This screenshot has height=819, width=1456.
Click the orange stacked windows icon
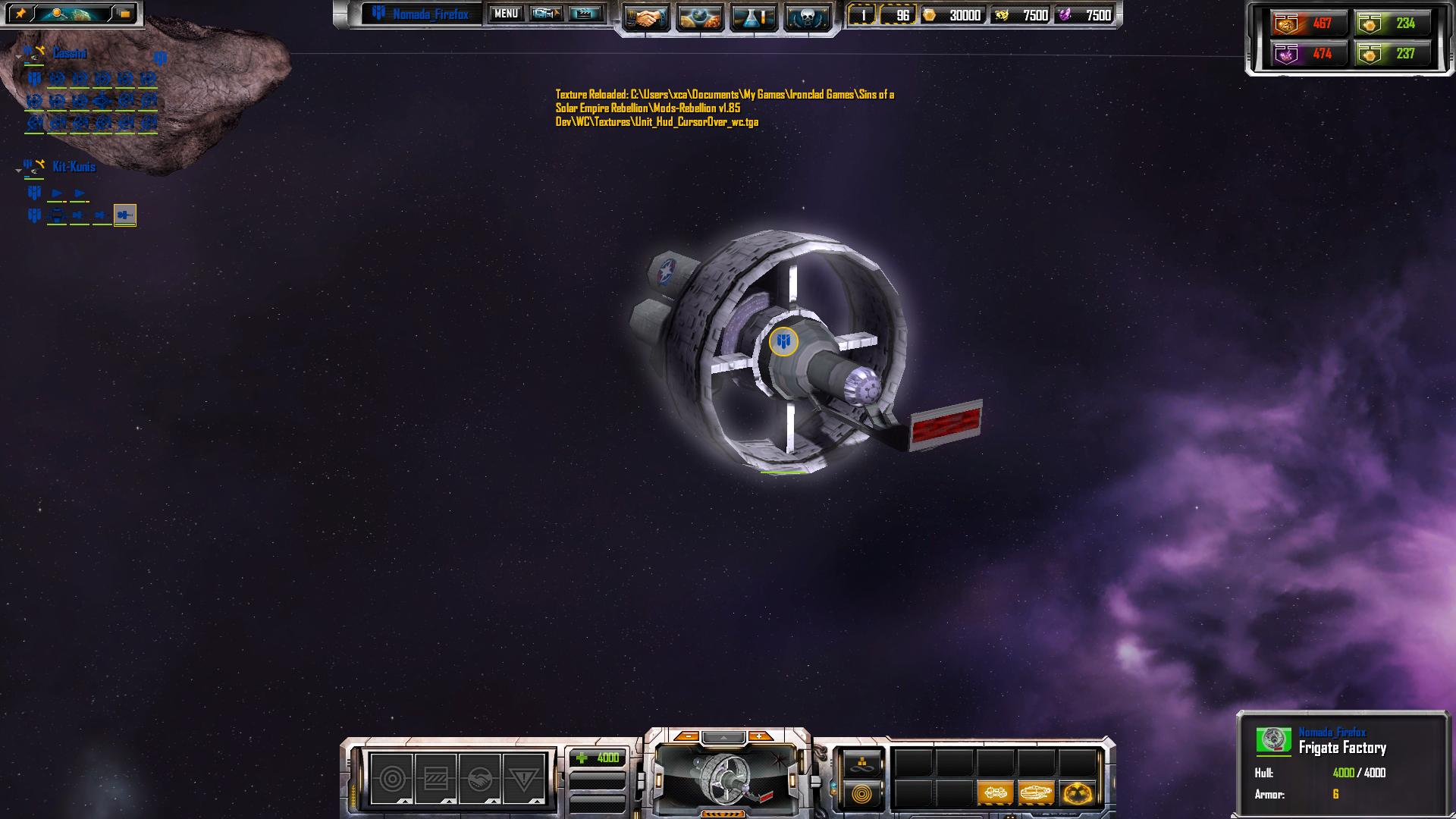(x=124, y=14)
